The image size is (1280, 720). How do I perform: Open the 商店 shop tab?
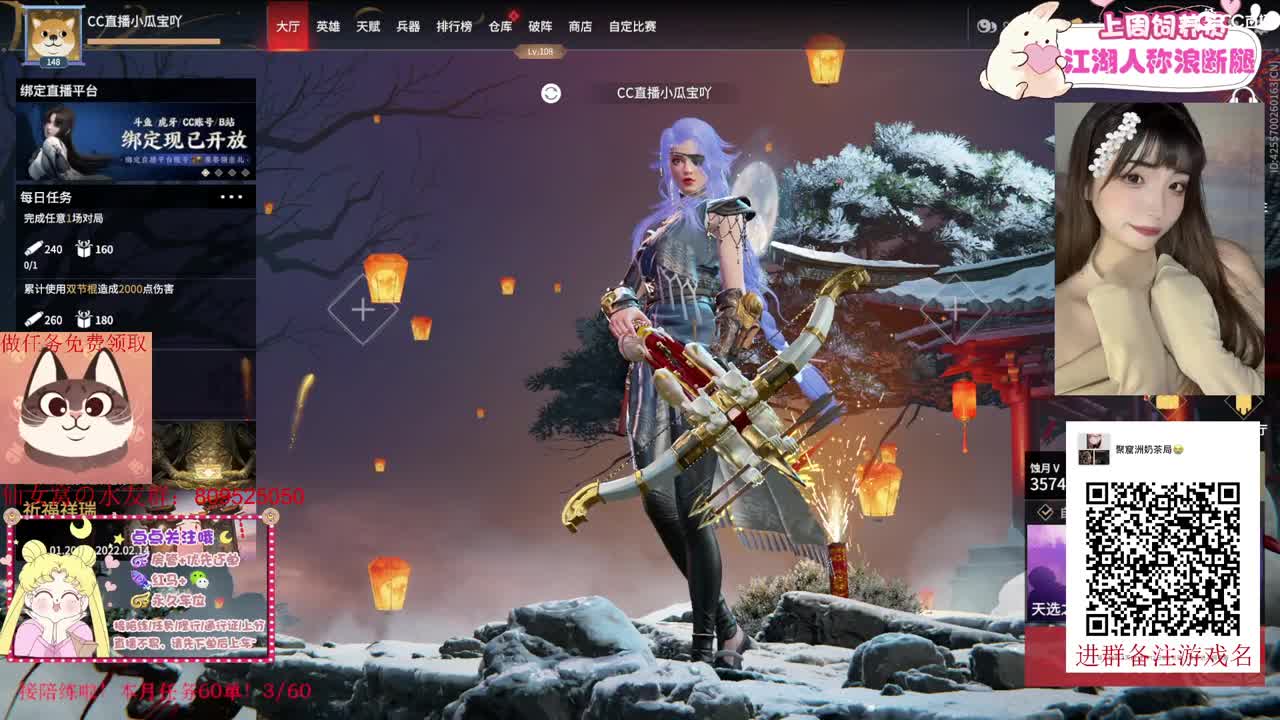(x=580, y=27)
